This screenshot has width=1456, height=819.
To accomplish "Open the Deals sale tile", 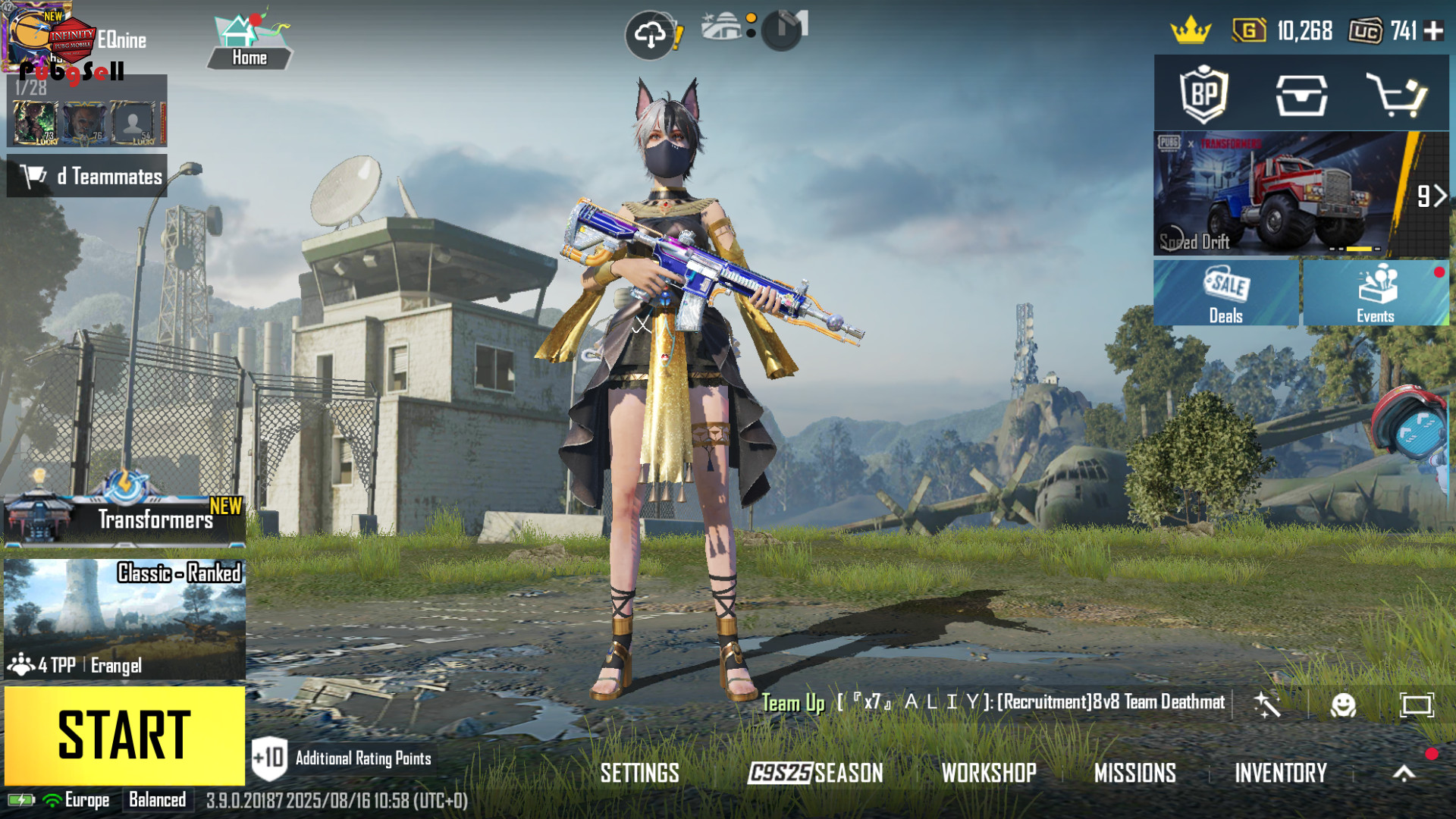I will pos(1225,293).
